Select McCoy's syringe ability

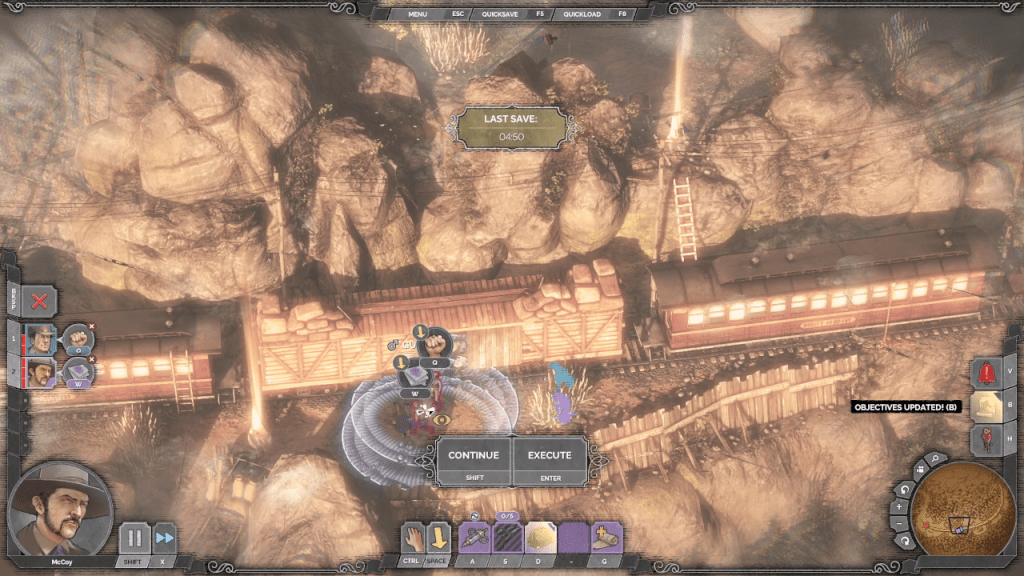pyautogui.click(x=474, y=538)
